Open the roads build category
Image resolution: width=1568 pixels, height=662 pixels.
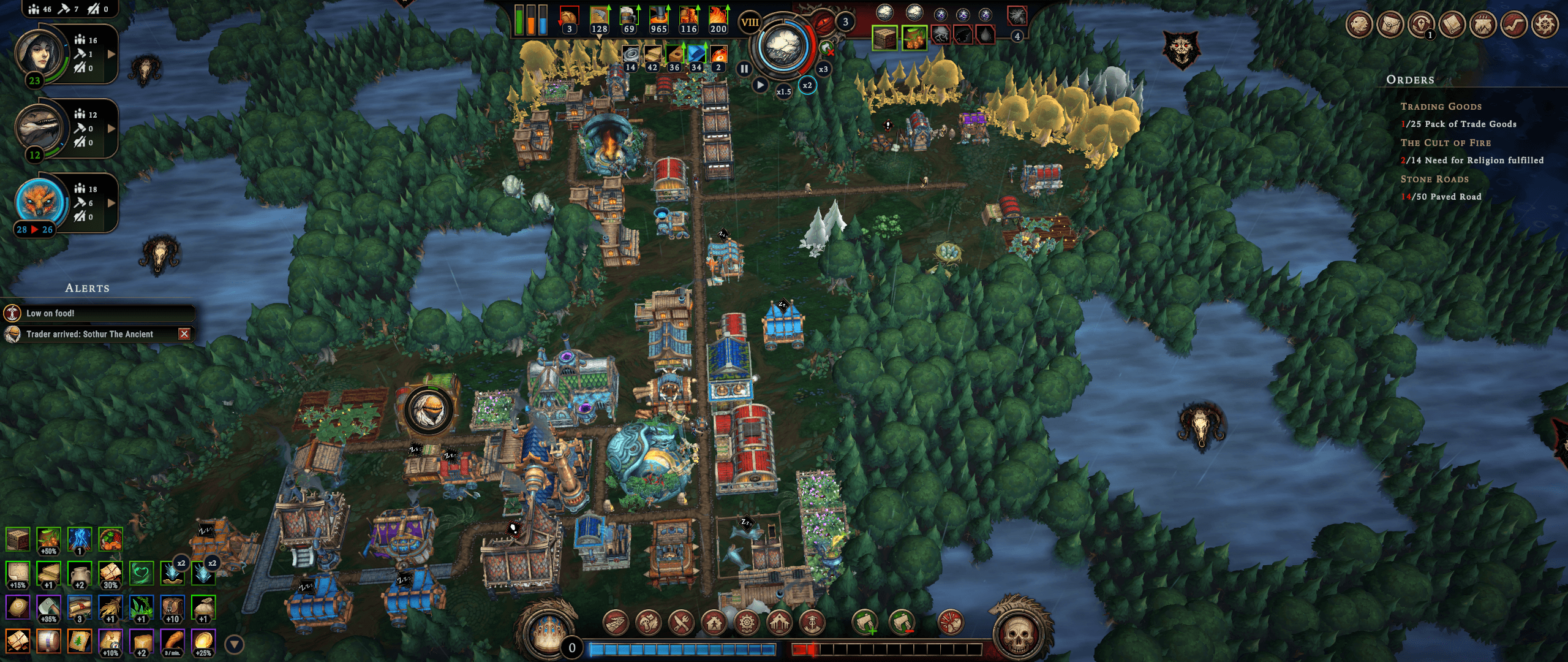pos(616,623)
